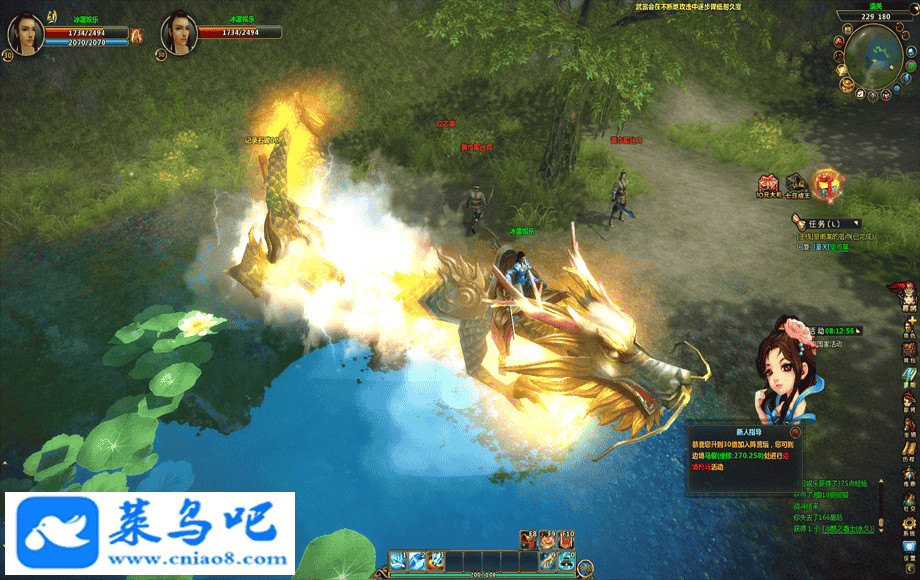Click the green item link in chat

[x=848, y=528]
